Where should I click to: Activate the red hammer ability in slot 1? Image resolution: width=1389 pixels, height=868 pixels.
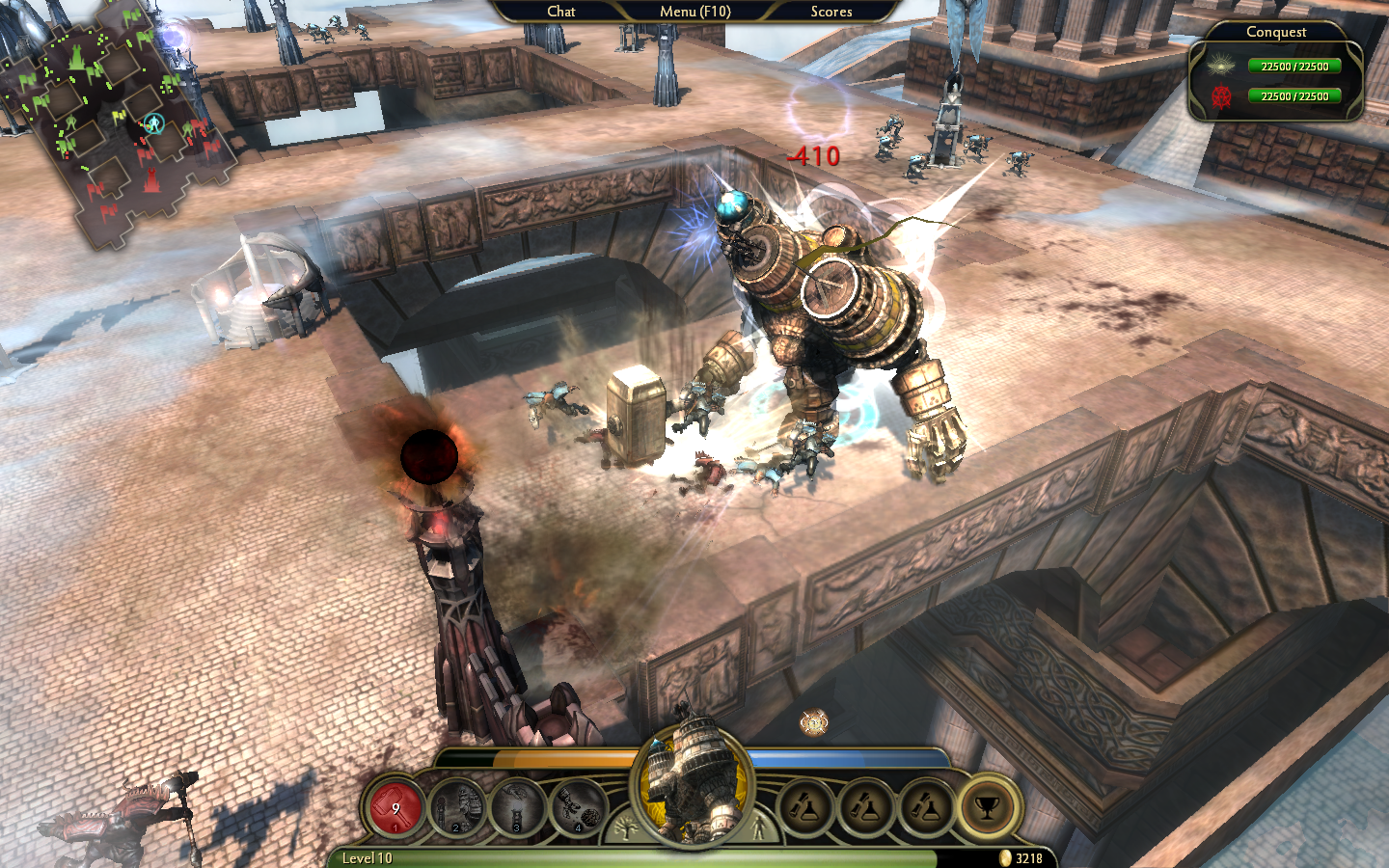pyautogui.click(x=395, y=808)
